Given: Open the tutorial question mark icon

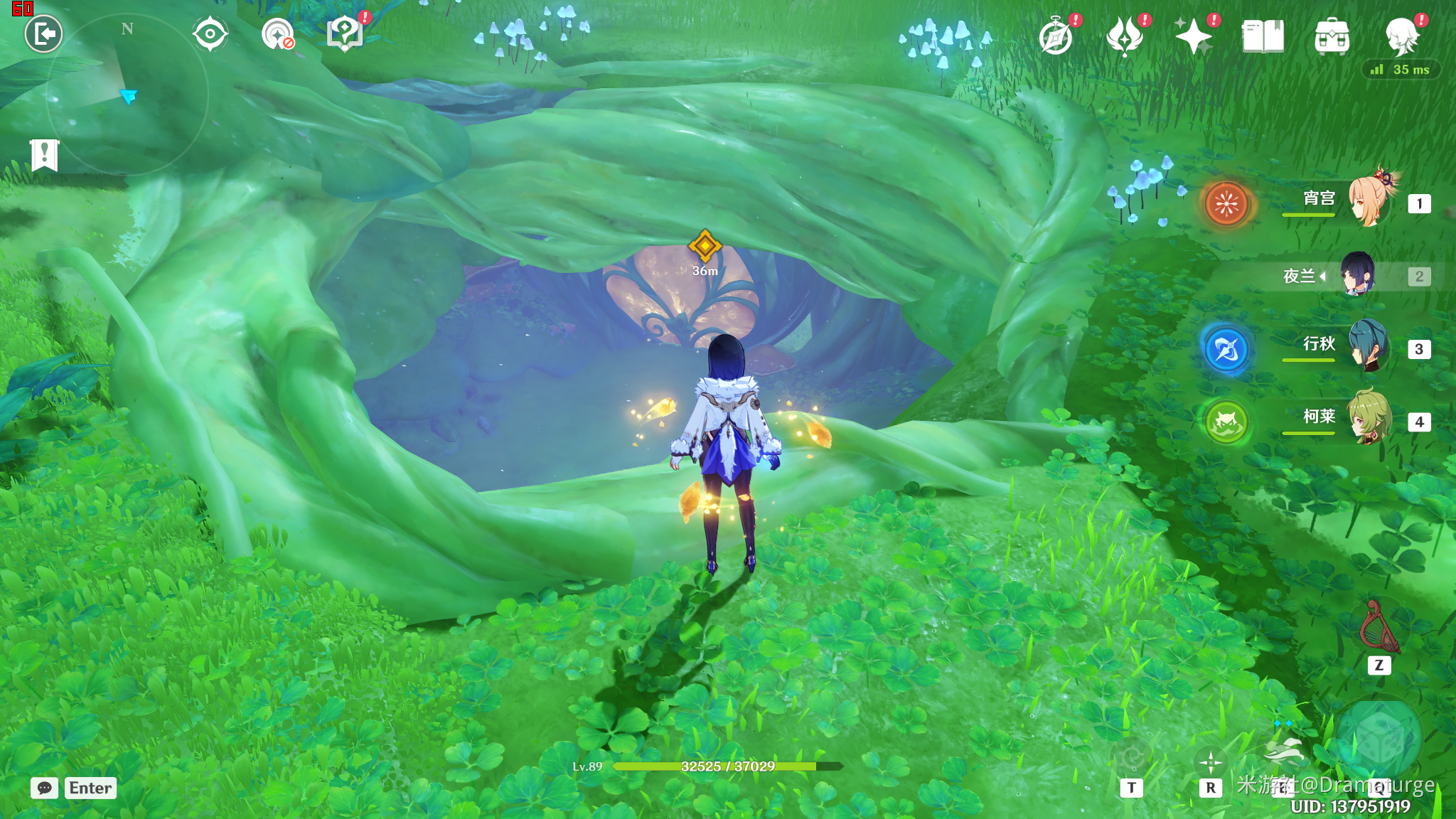Looking at the screenshot, I should (x=345, y=33).
